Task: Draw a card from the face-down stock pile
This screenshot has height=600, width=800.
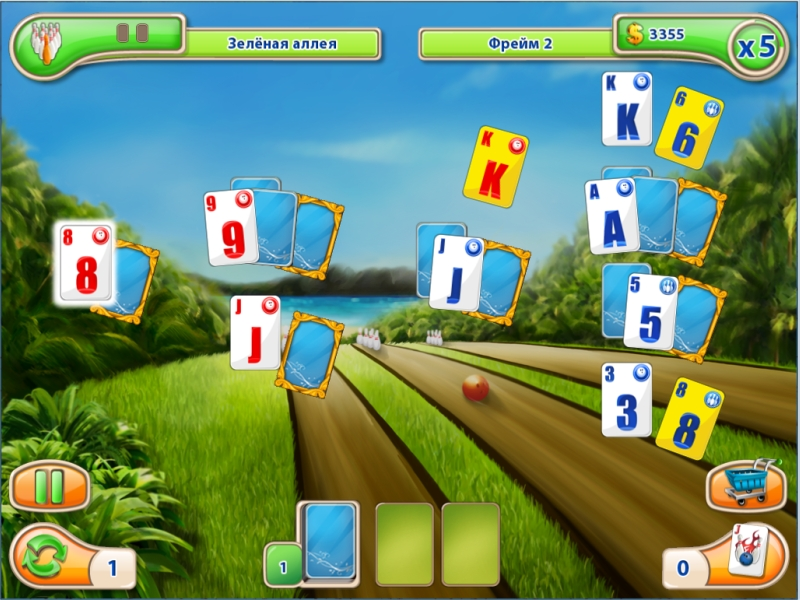Action: coord(329,541)
